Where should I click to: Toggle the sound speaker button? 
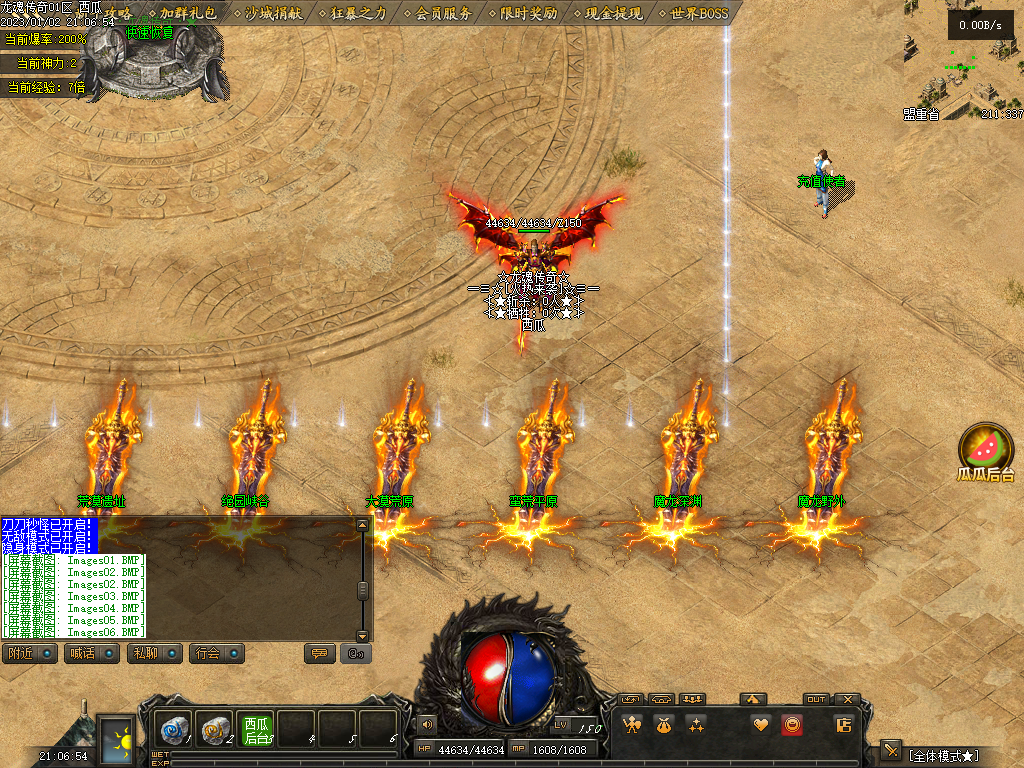click(x=428, y=724)
